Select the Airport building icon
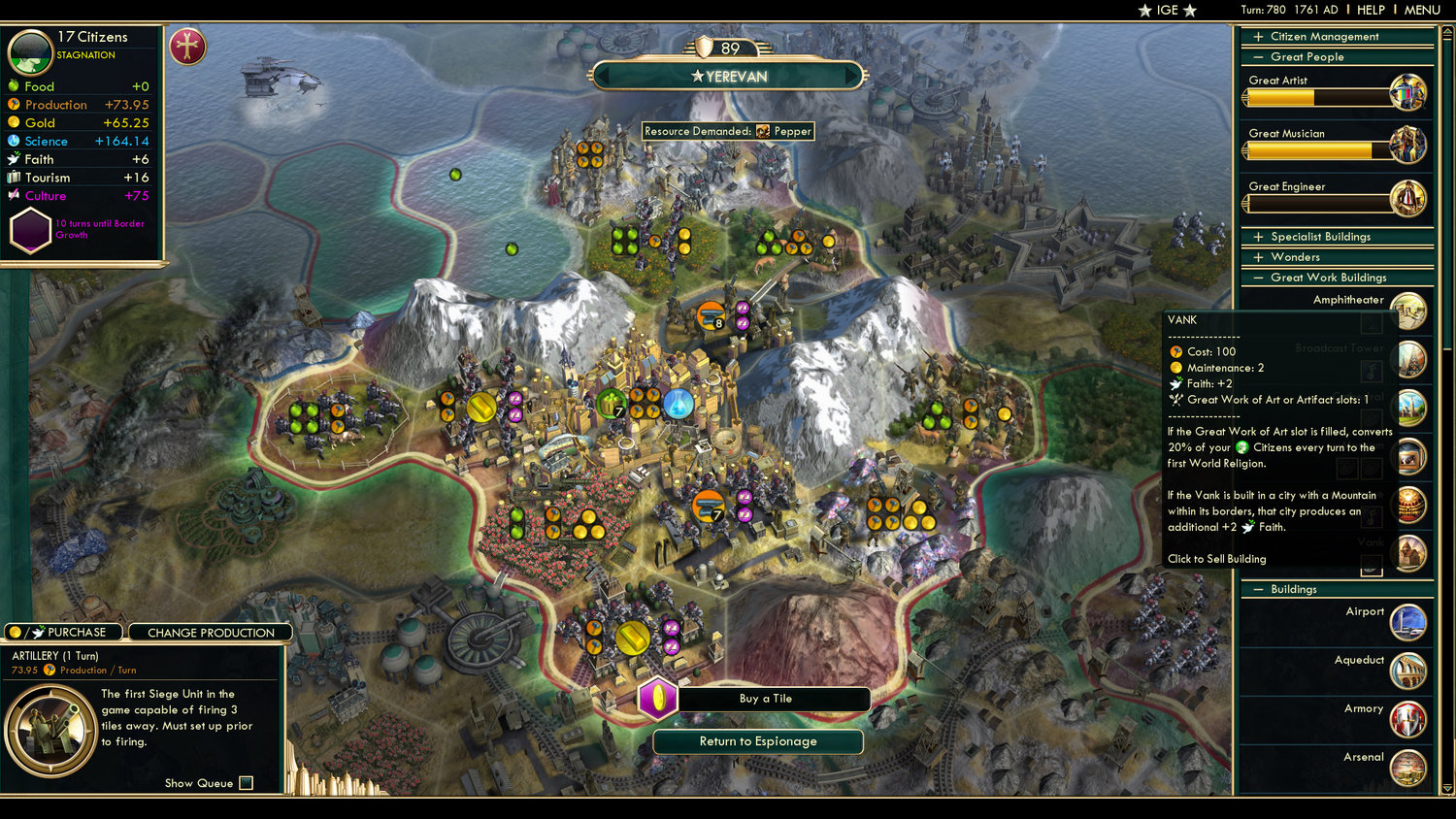This screenshot has width=1456, height=819. 1407,624
